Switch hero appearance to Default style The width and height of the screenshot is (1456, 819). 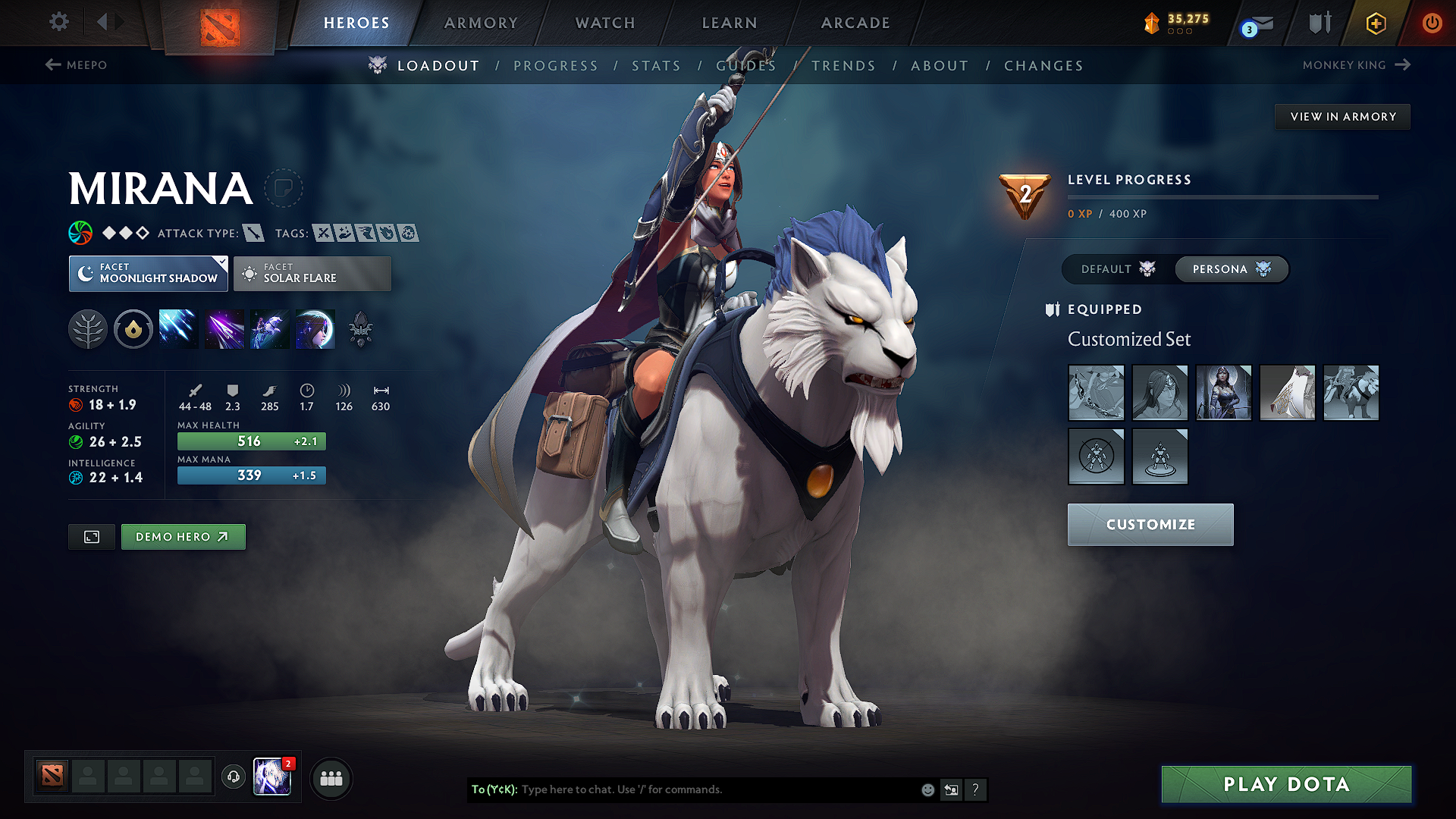click(1115, 269)
